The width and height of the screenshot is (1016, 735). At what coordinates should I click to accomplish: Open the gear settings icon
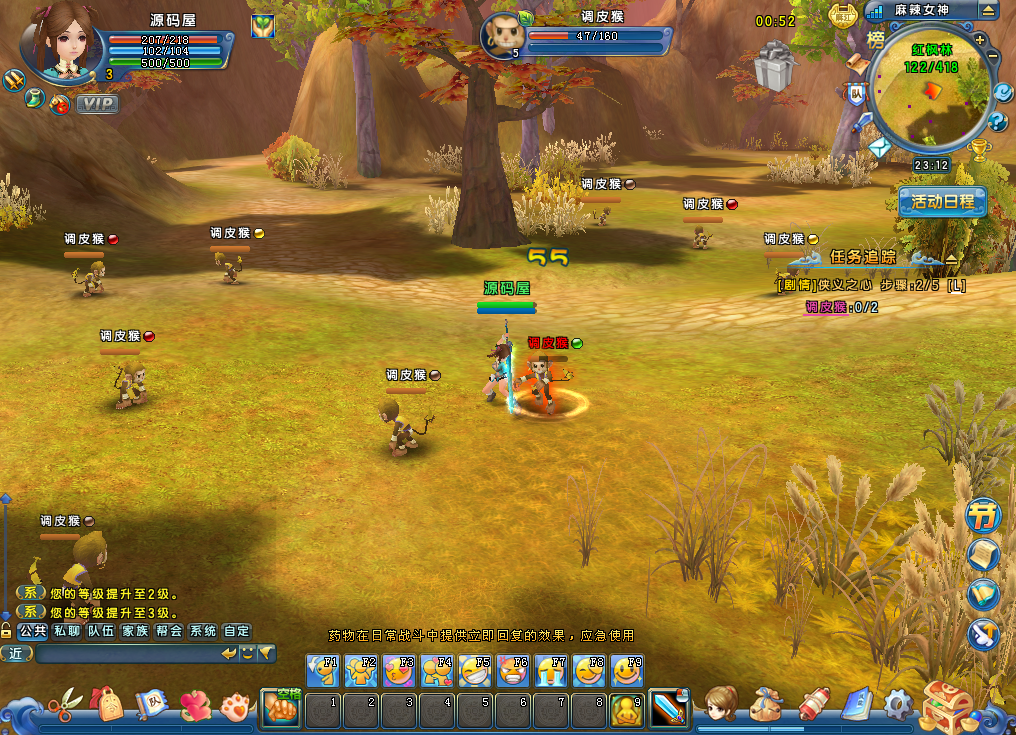[x=896, y=705]
